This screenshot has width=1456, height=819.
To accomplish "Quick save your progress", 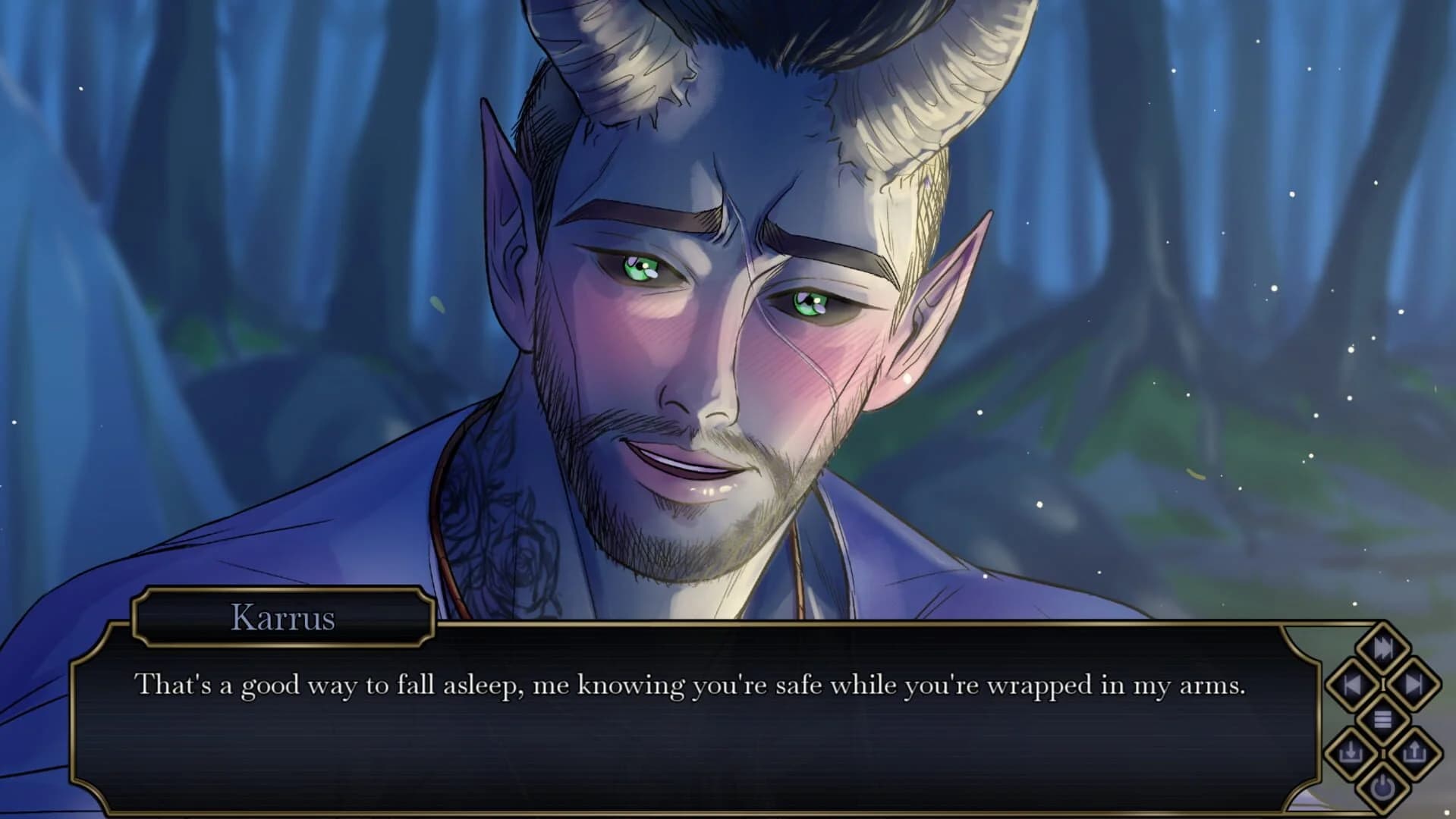I will pyautogui.click(x=1351, y=752).
